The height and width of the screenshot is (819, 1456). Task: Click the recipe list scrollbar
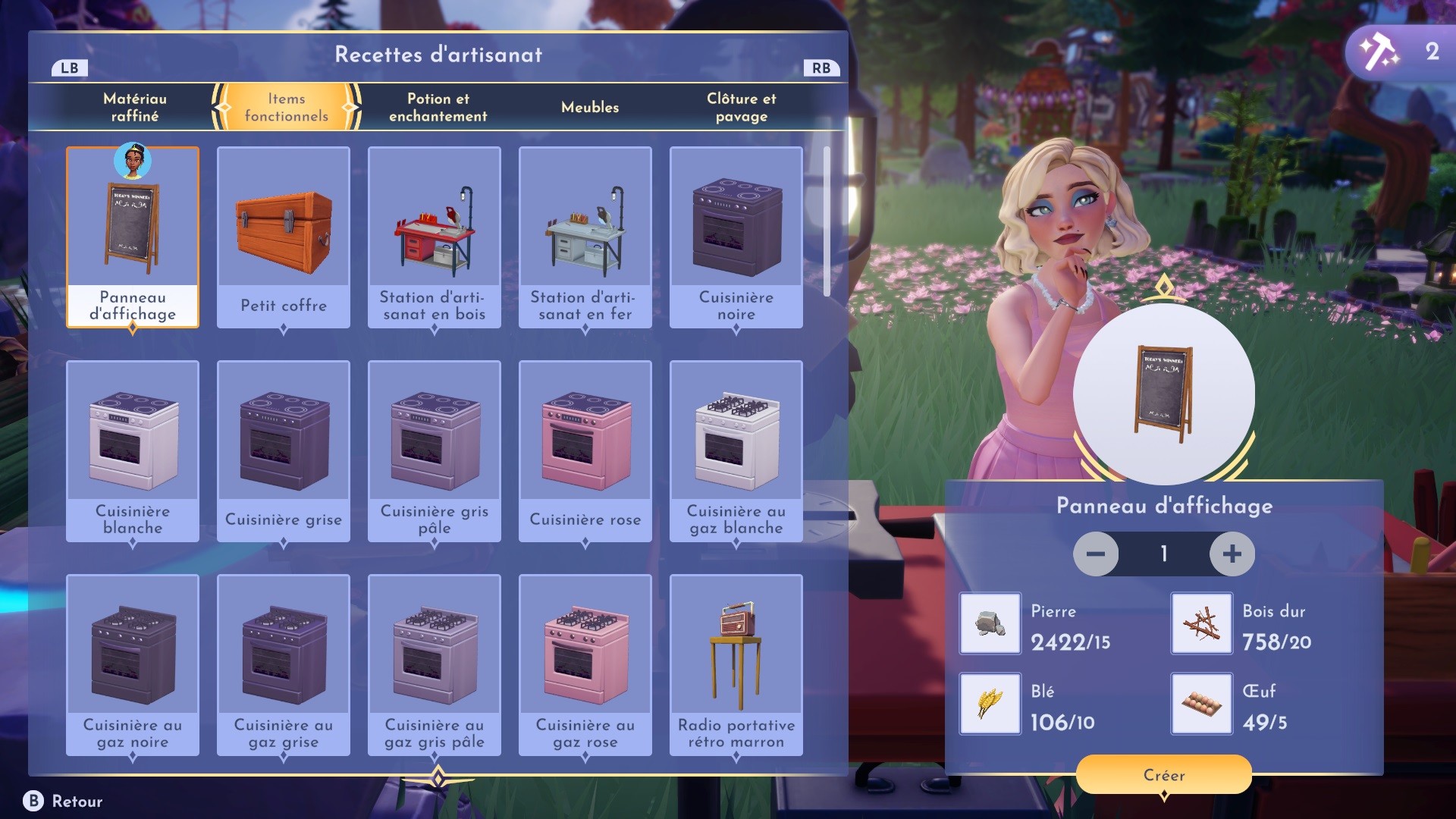[x=827, y=221]
